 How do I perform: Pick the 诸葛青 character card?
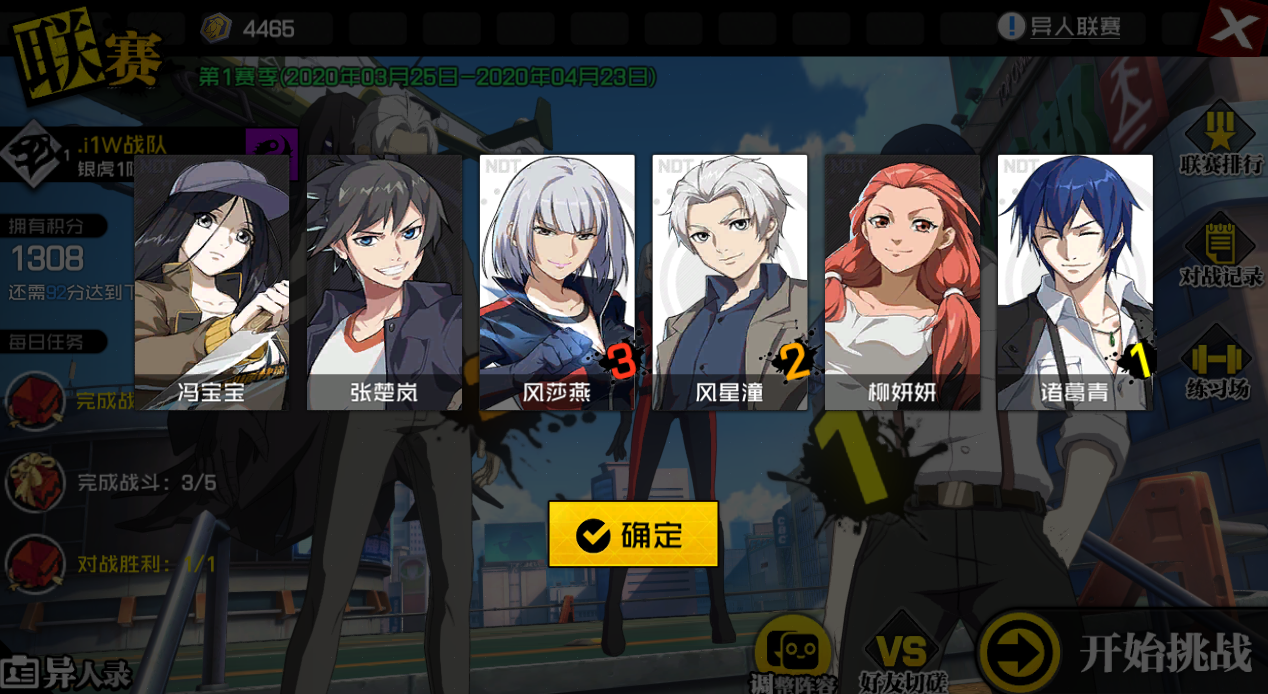click(1075, 282)
